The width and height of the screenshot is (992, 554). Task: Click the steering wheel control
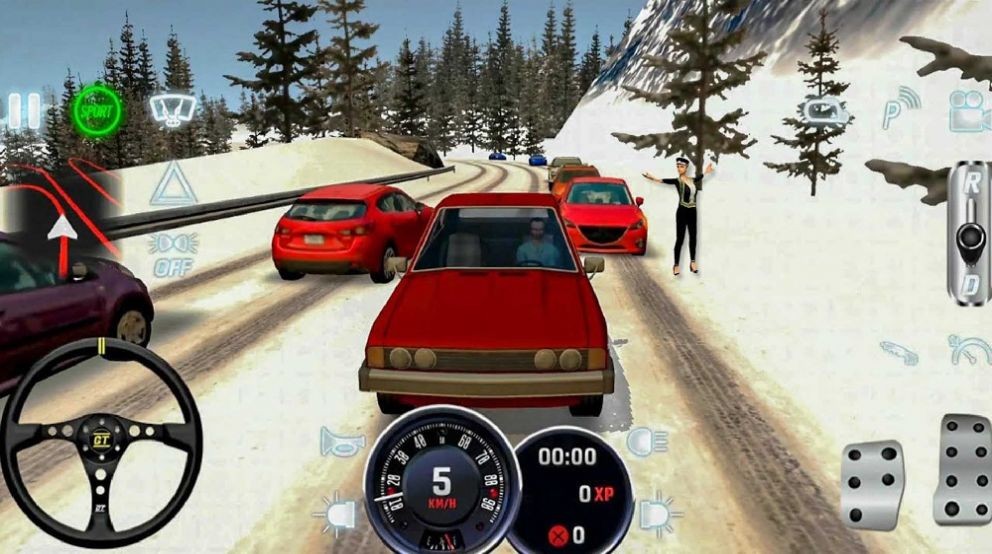point(100,438)
